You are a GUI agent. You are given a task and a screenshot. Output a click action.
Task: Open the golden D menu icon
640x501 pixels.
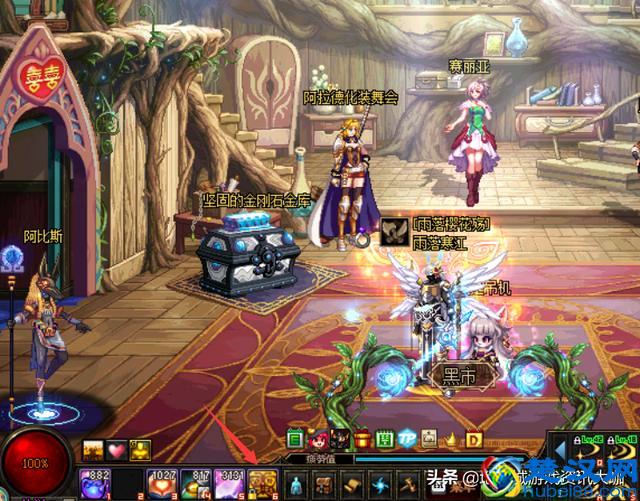click(x=474, y=439)
